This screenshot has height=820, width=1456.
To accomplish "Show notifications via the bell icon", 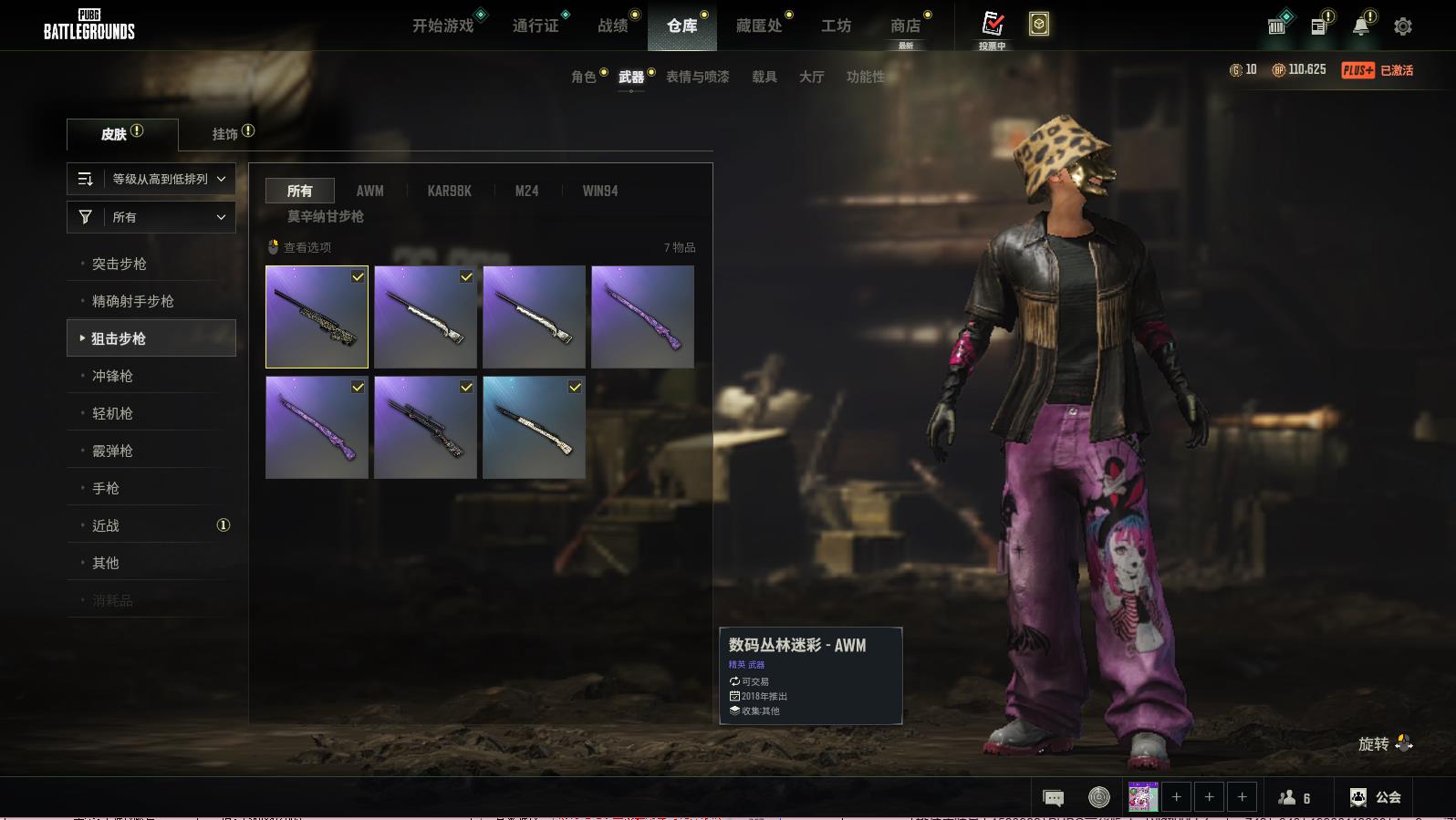I will [1360, 26].
